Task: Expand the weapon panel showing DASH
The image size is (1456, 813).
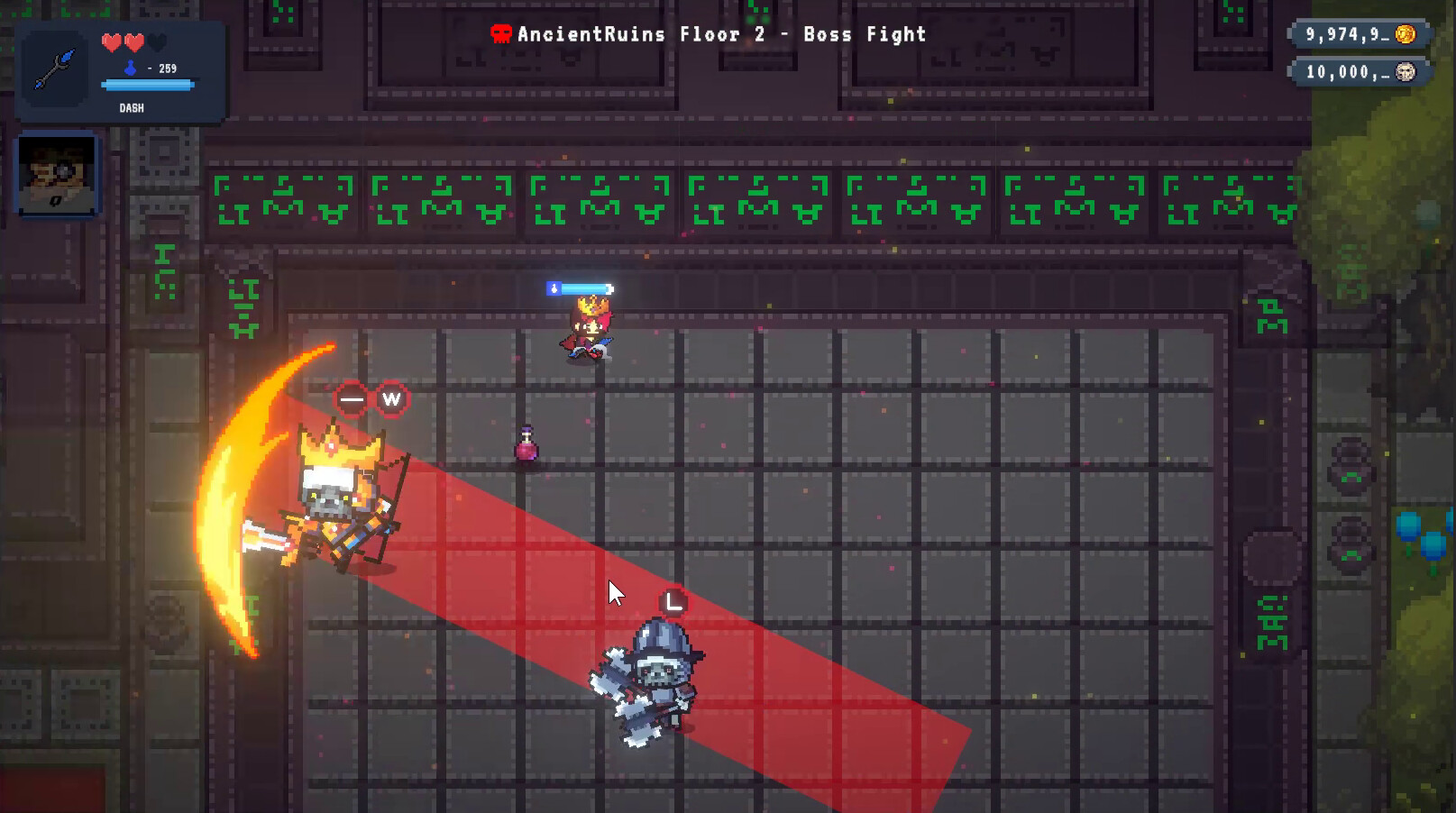Action: [x=132, y=107]
